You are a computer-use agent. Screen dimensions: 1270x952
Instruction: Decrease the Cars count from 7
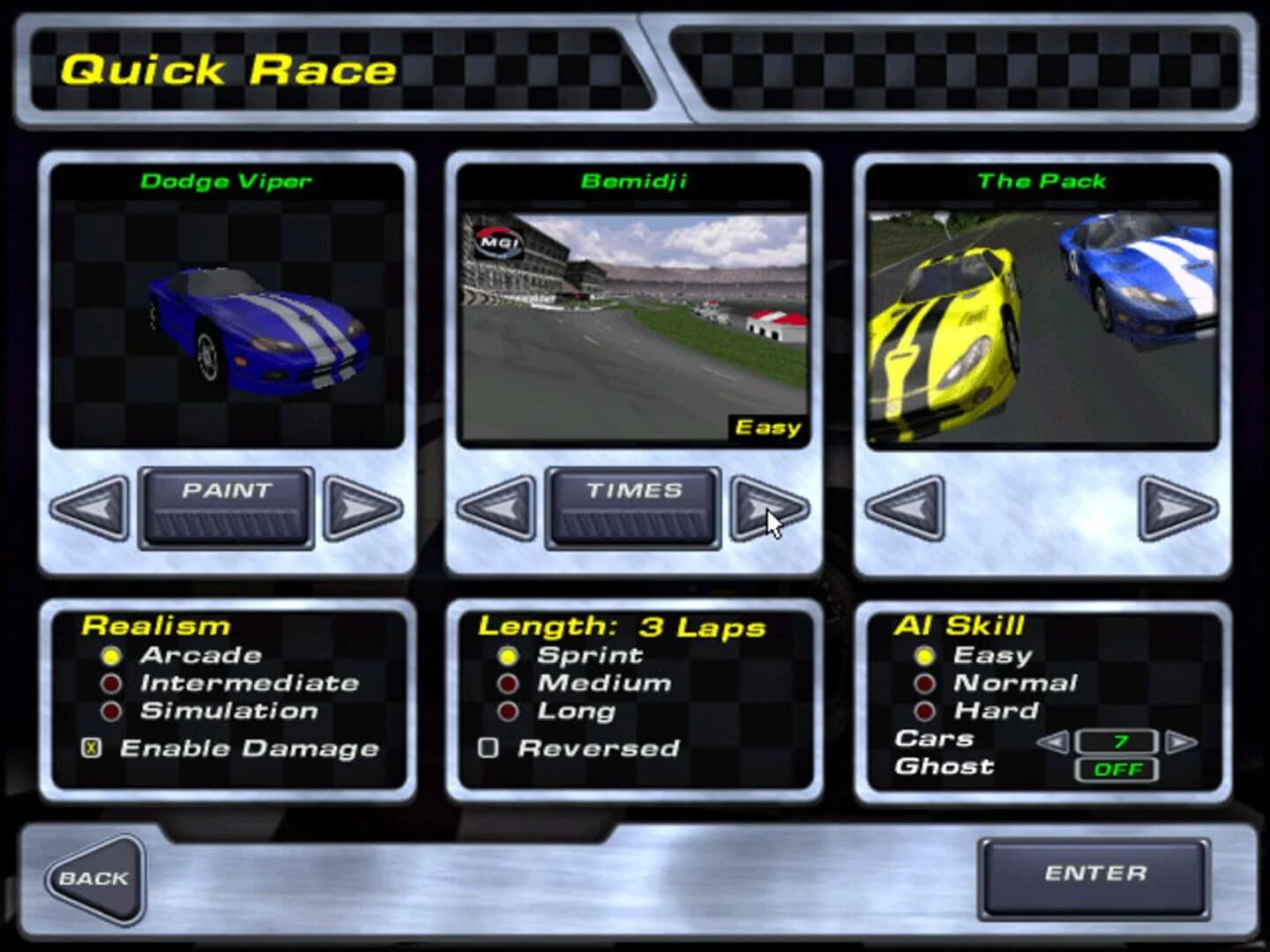pyautogui.click(x=1056, y=743)
